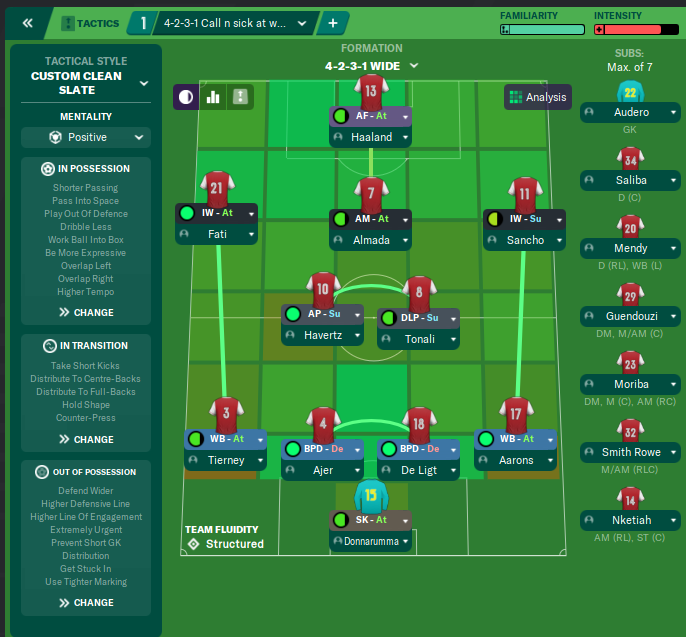Image resolution: width=686 pixels, height=637 pixels.
Task: Collapse the tactics panel with double arrows
Action: (27, 23)
